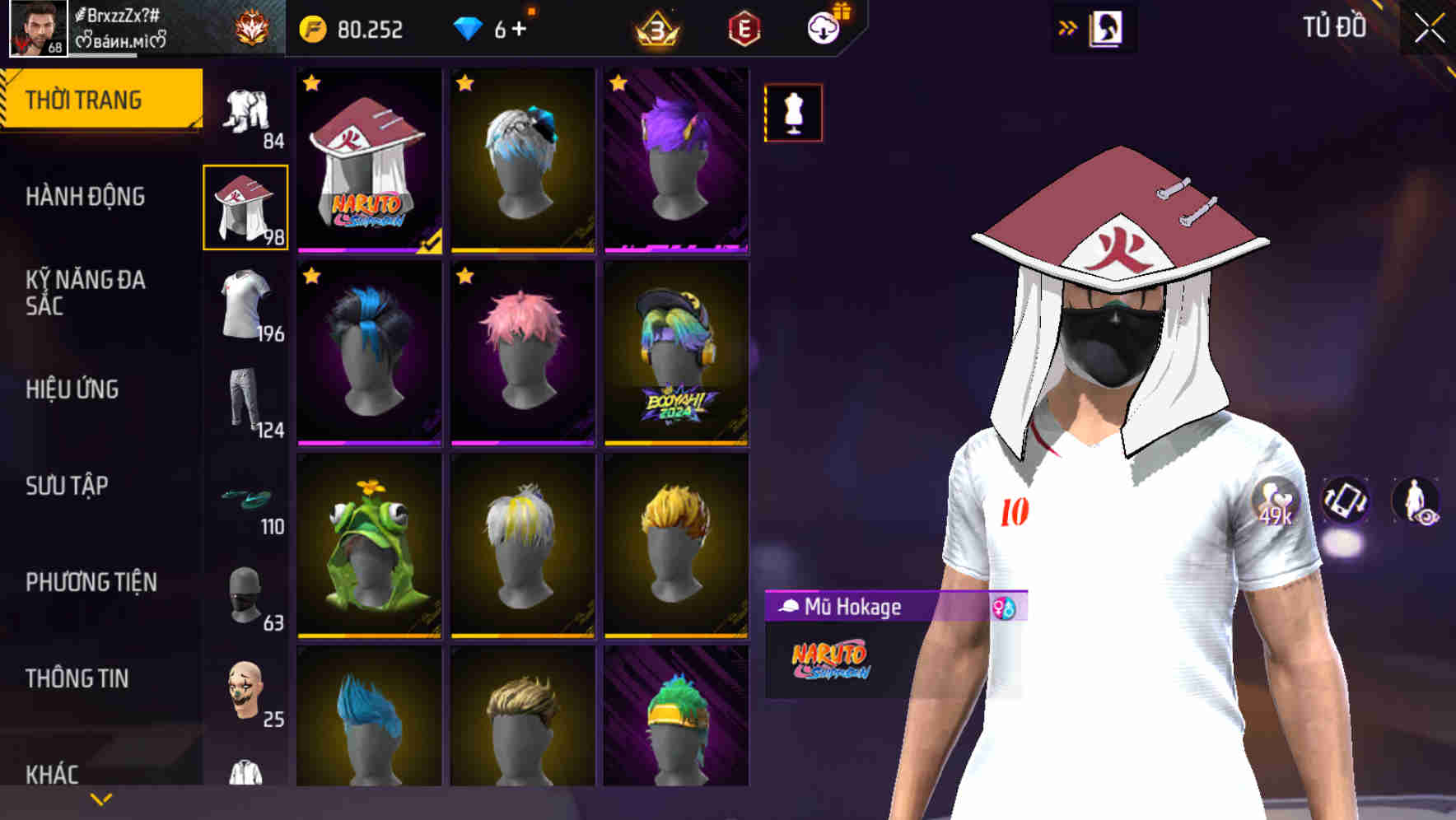Viewport: 1456px width, 820px height.
Task: Toggle the favorite star on the Hokage hat
Action: [312, 82]
